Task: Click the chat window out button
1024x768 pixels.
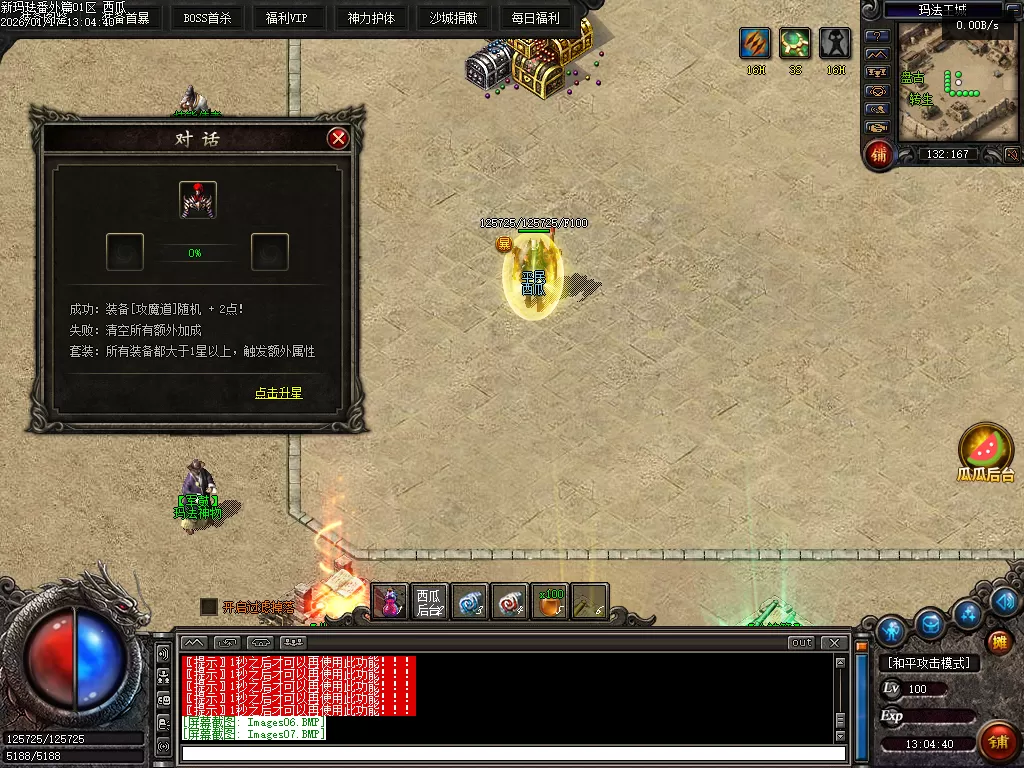Action: tap(801, 642)
